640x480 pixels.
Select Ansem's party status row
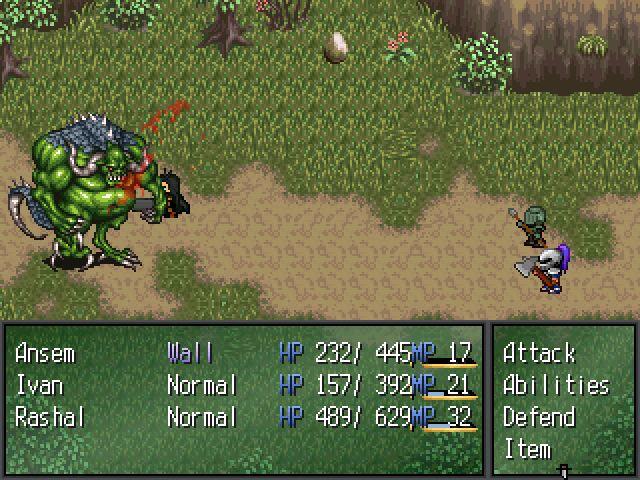point(45,353)
